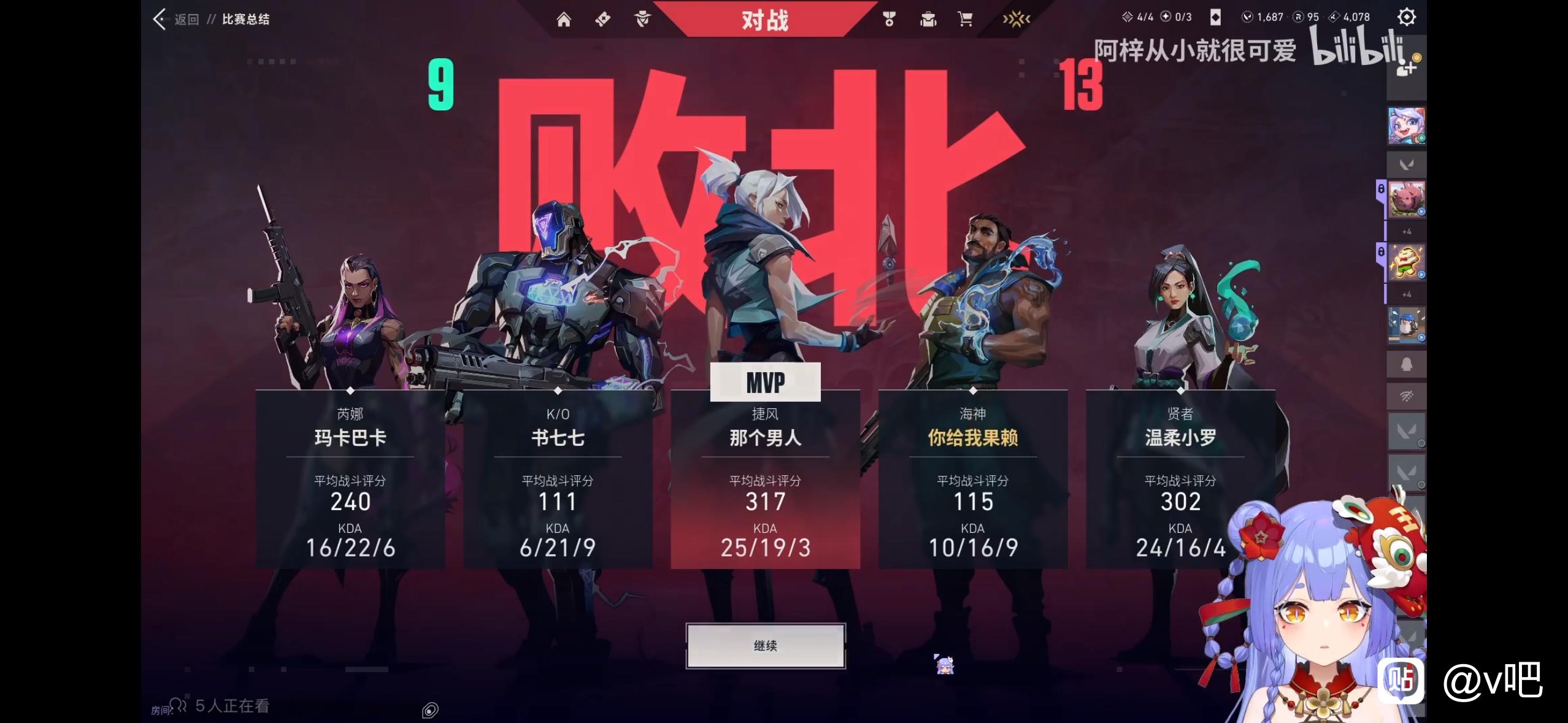The width and height of the screenshot is (1568, 723).
Task: Select 温柔小罗 Sage player card
Action: pyautogui.click(x=1180, y=478)
